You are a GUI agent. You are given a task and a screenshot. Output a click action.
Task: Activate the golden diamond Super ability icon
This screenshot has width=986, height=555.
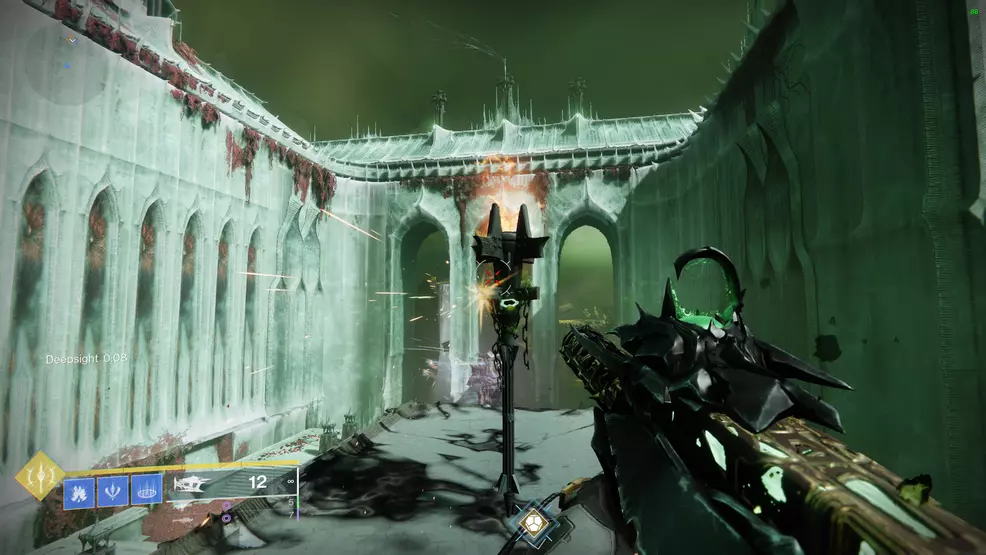click(x=39, y=476)
